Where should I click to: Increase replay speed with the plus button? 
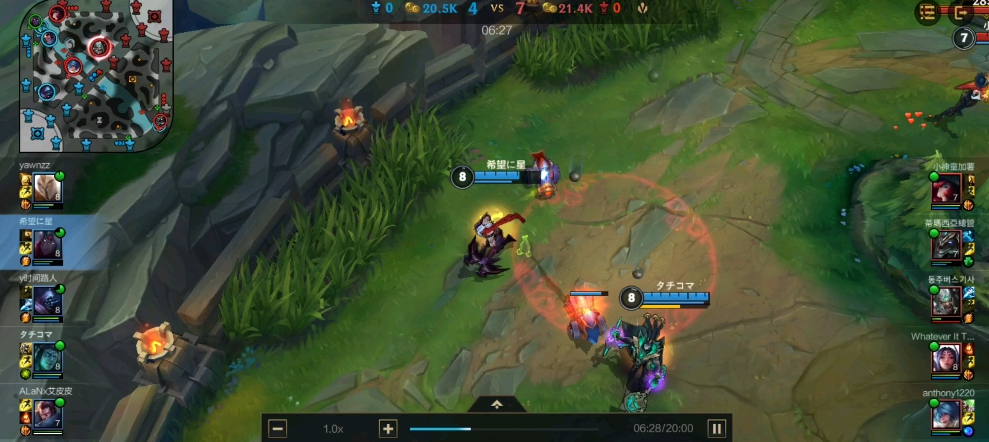point(388,429)
